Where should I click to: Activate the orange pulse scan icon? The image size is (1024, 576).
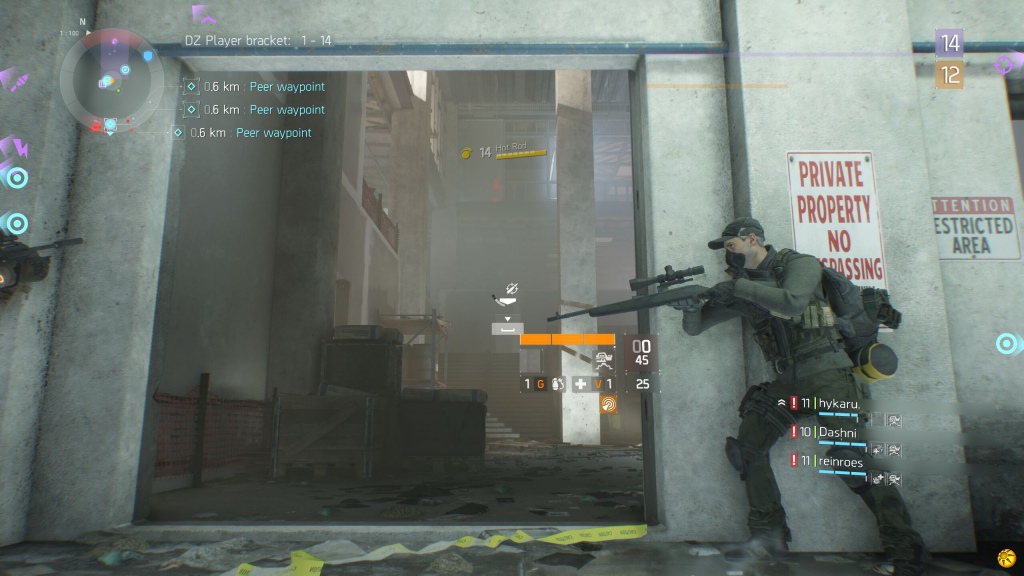[608, 405]
